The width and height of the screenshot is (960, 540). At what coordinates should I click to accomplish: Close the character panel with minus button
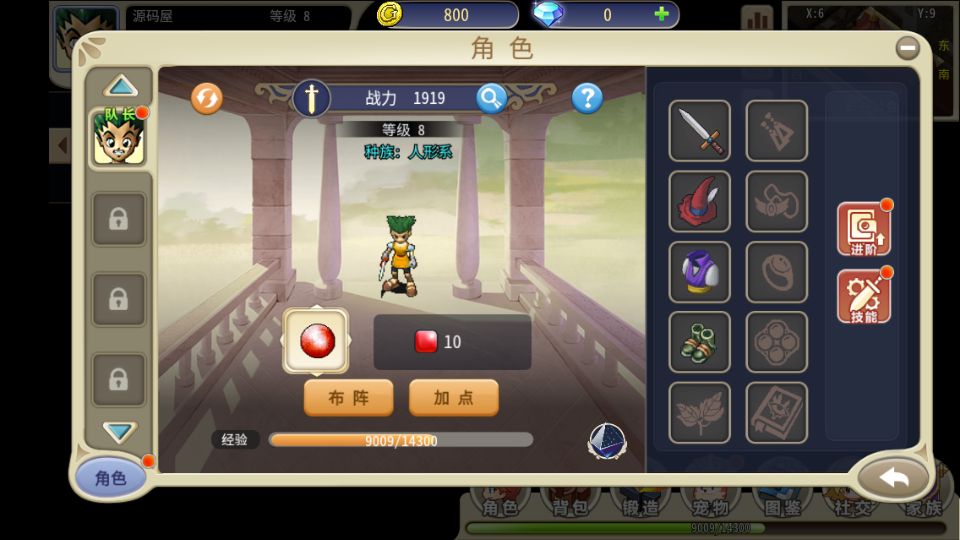click(907, 47)
